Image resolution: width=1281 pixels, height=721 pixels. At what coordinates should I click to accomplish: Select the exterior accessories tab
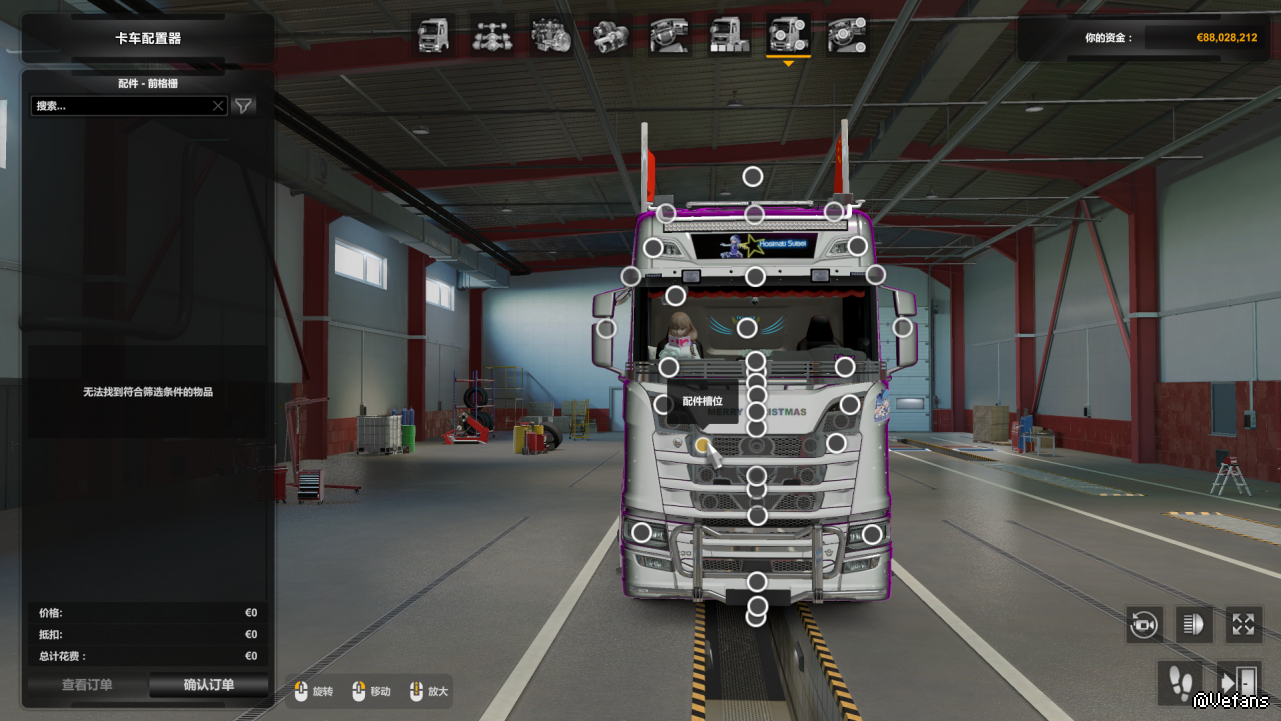[x=788, y=36]
